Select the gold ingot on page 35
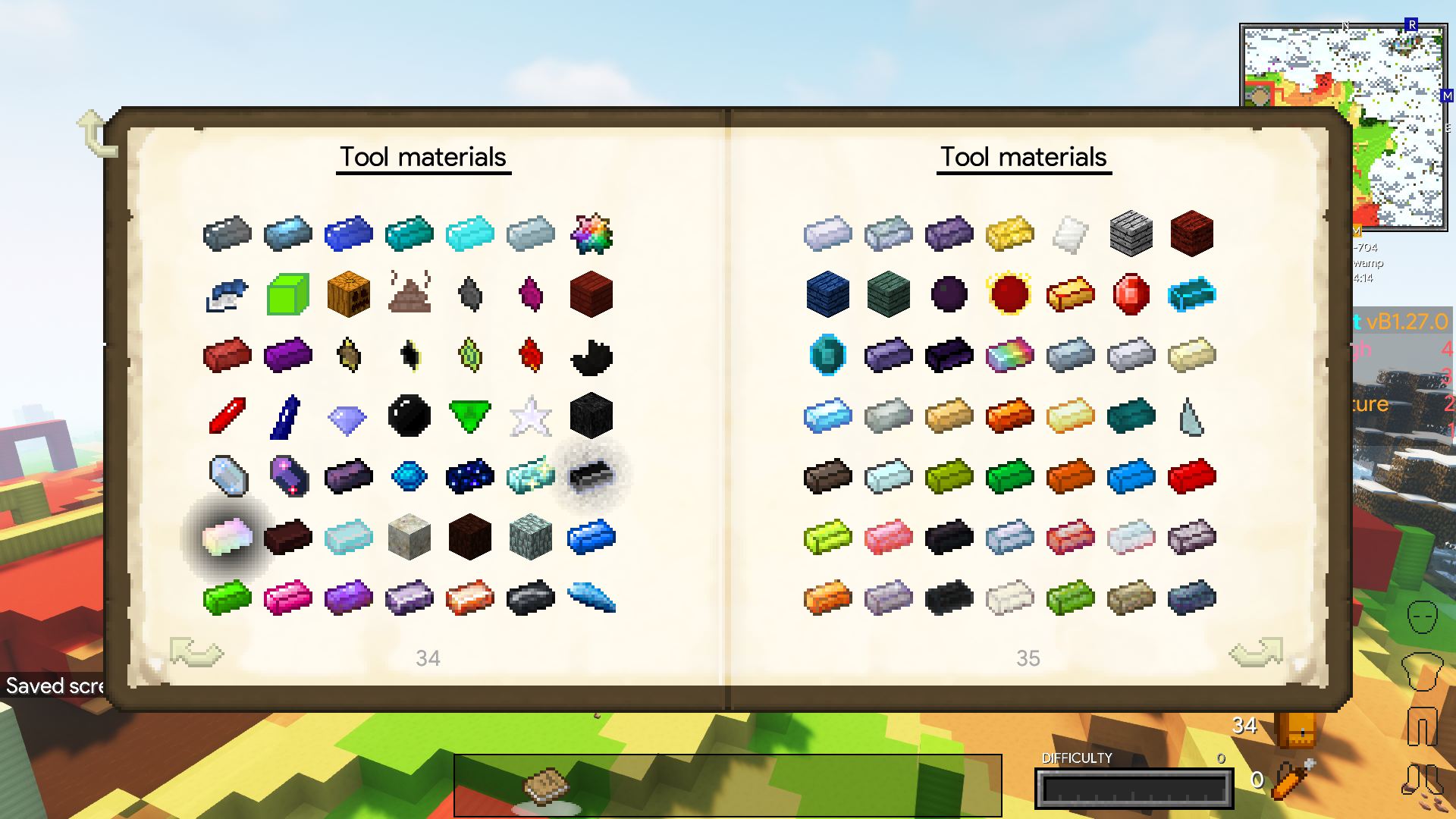1456x819 pixels. [1009, 234]
